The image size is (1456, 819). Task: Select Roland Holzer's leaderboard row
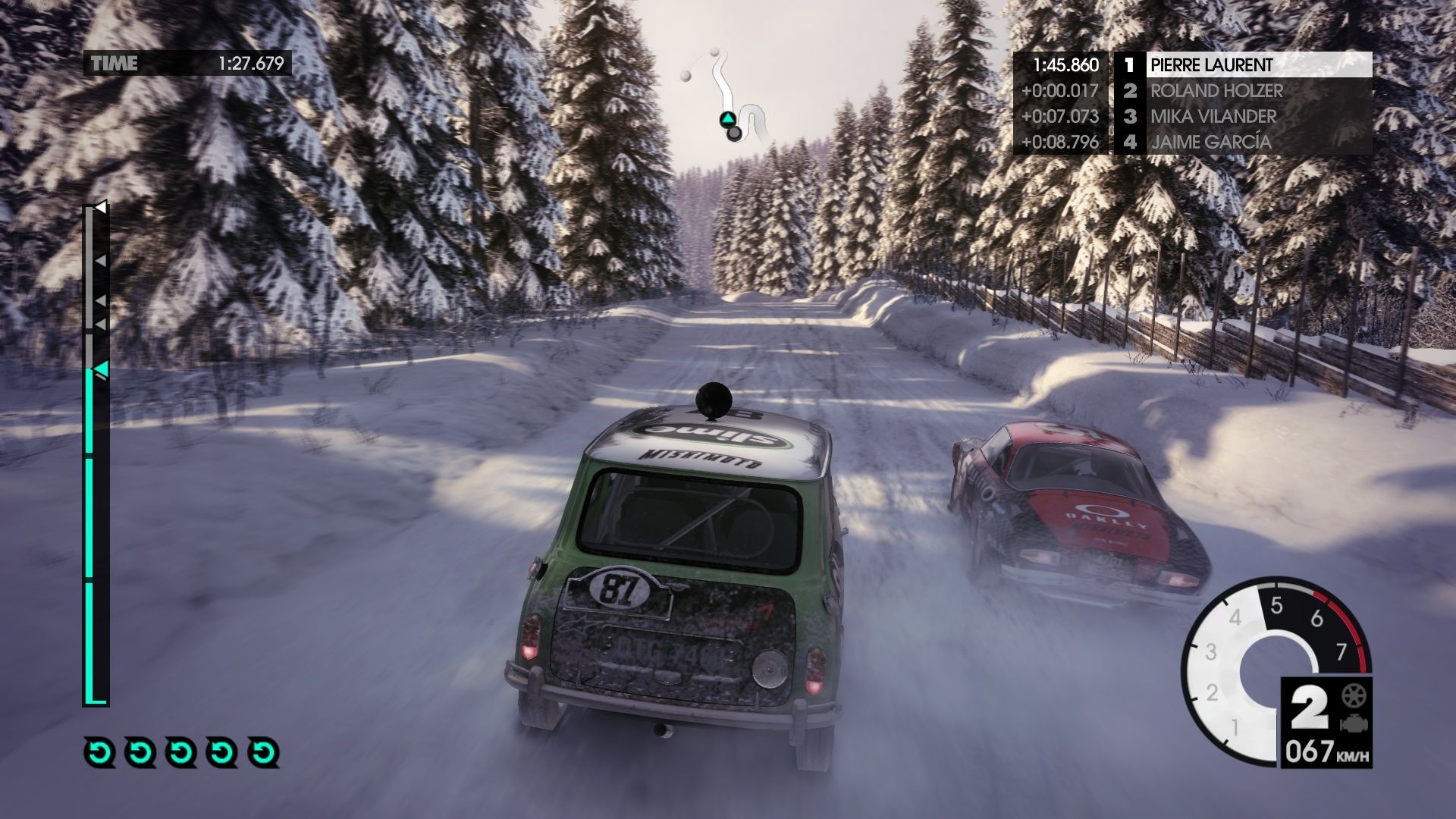pos(1242,91)
